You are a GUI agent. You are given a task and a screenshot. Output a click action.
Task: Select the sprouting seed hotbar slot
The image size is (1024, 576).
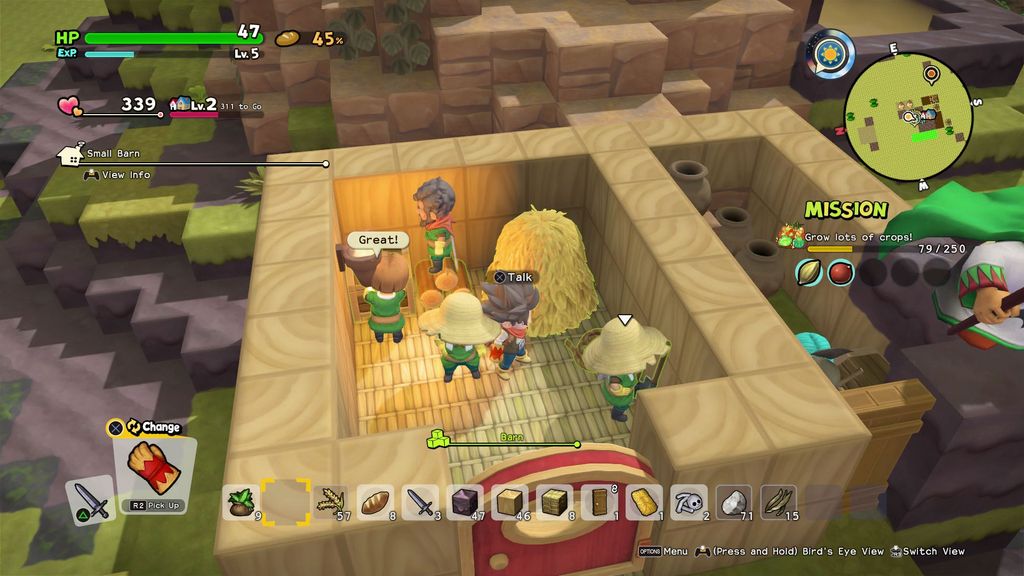[x=242, y=501]
